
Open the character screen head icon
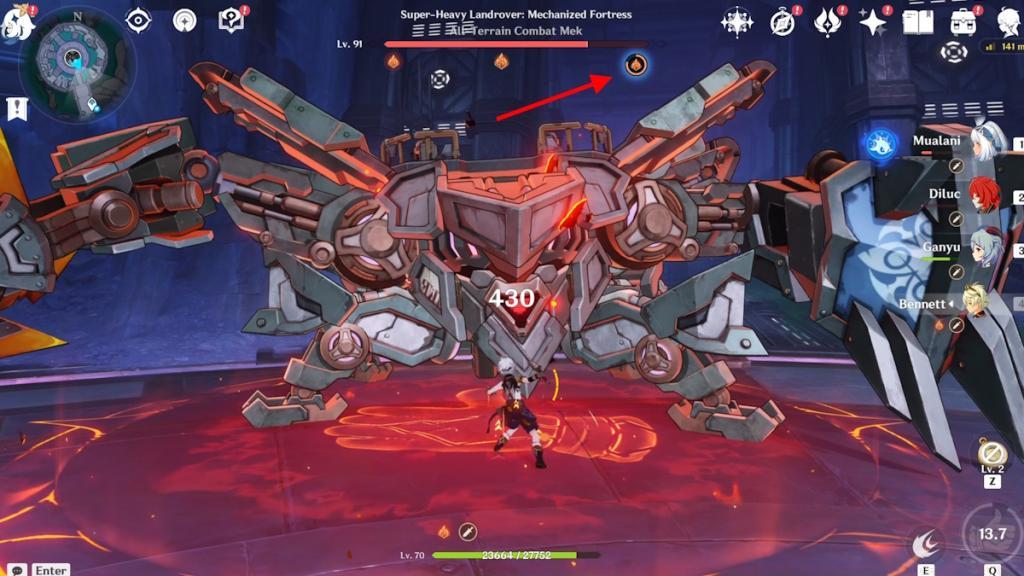(x=1008, y=21)
